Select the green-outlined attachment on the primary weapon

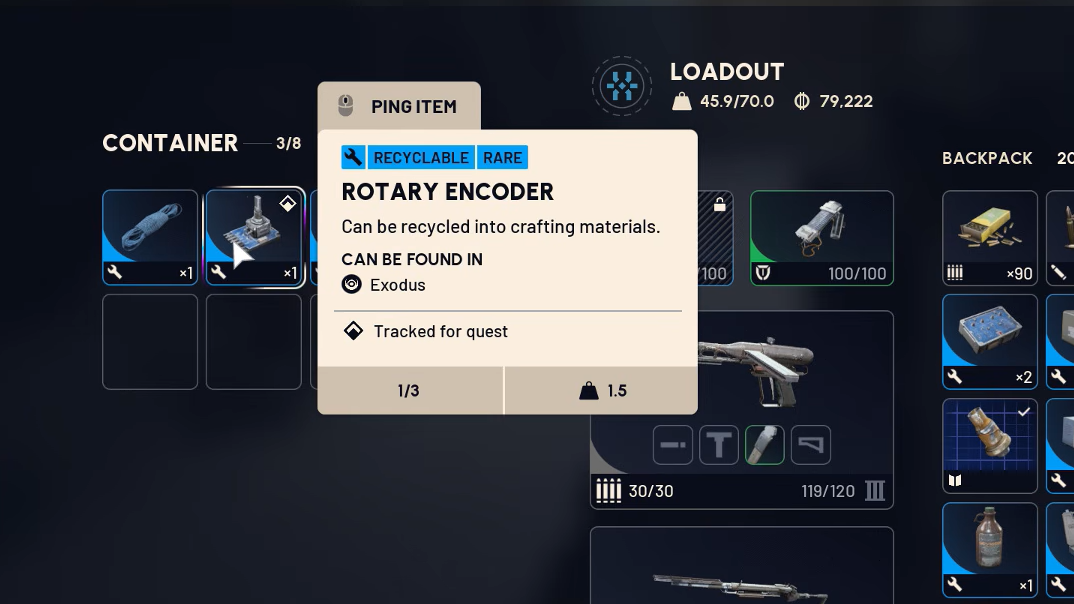pos(765,445)
